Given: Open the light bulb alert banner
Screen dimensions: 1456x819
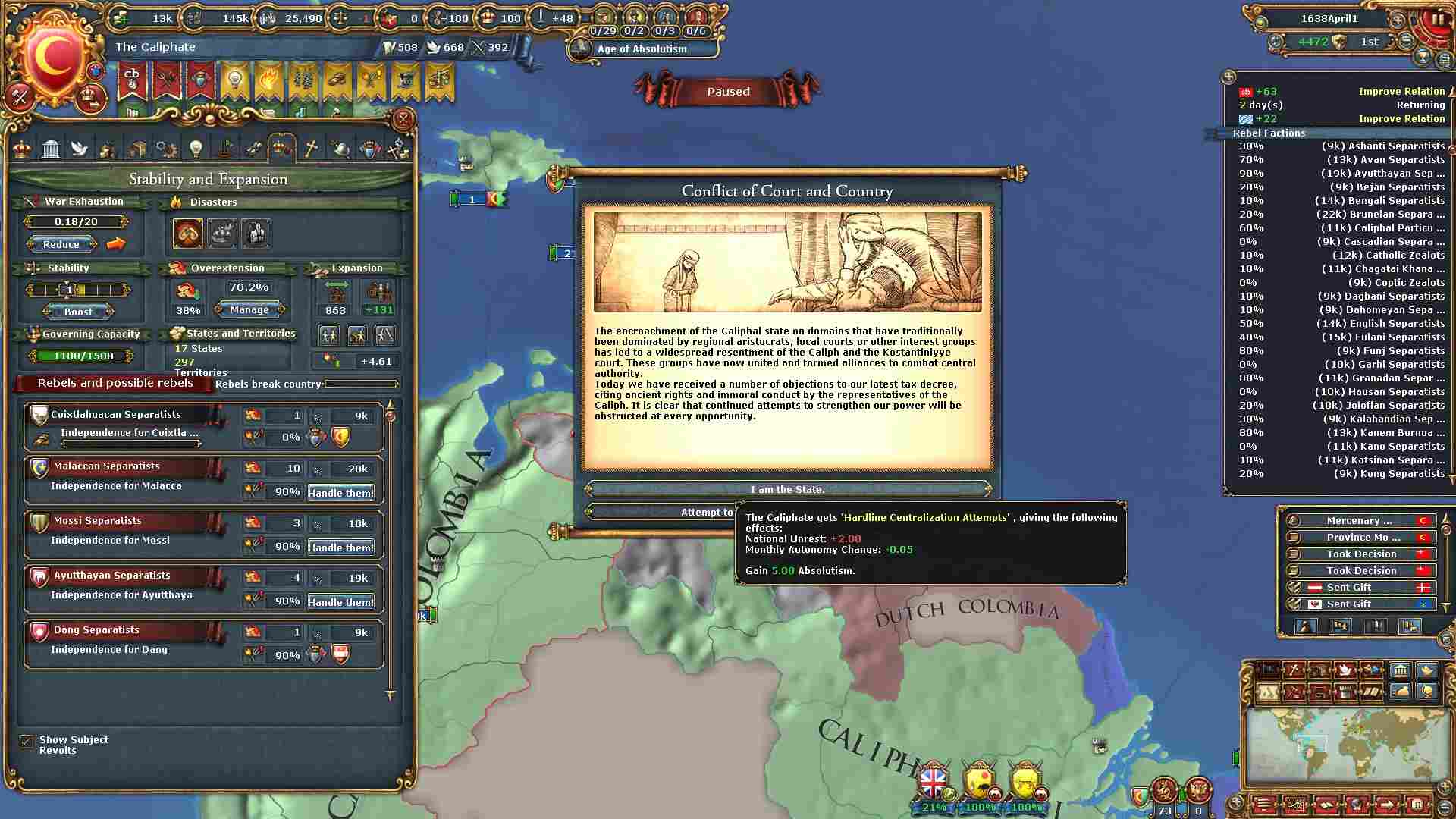Looking at the screenshot, I should click(234, 81).
